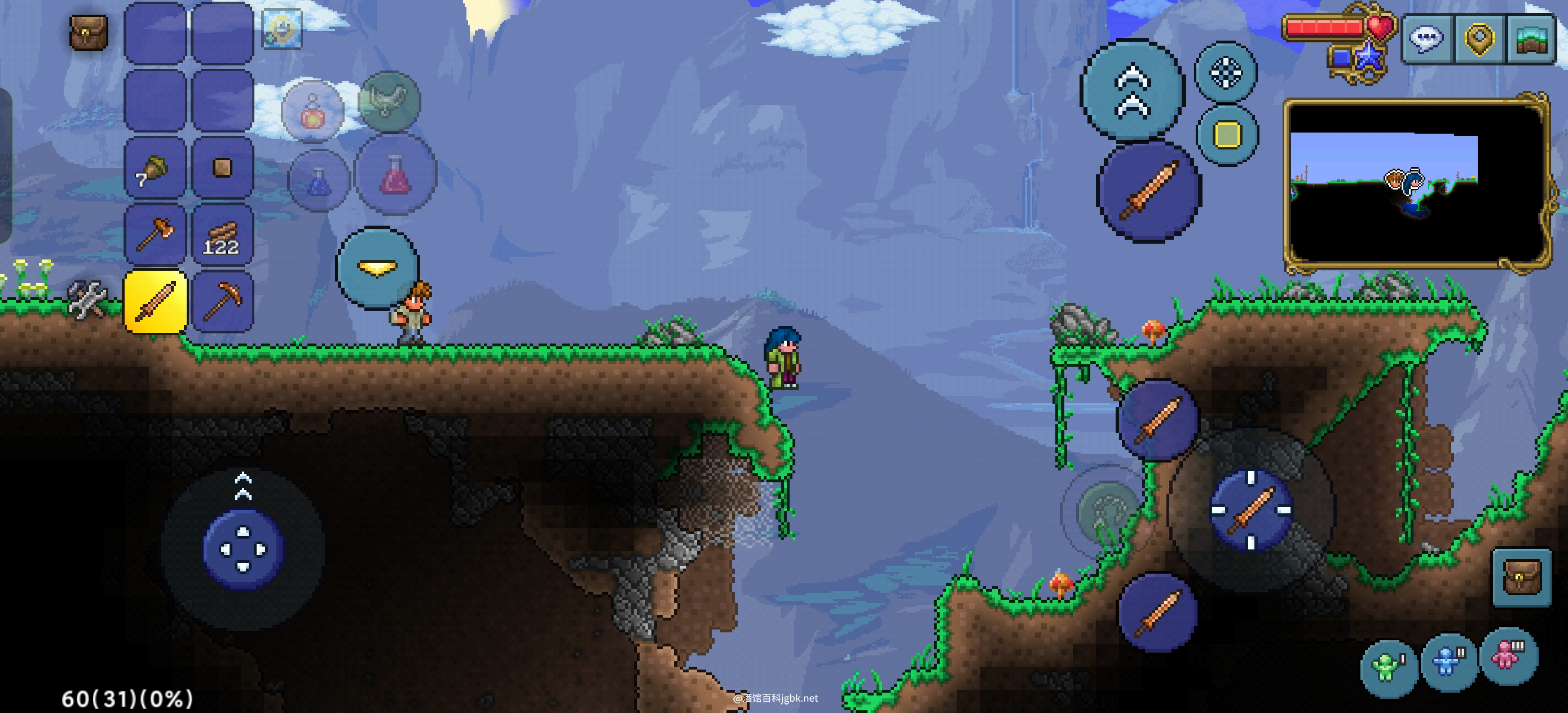Viewport: 1568px width, 713px height.
Task: Open settings via the crossed wrench and hammer icon
Action: click(x=87, y=299)
